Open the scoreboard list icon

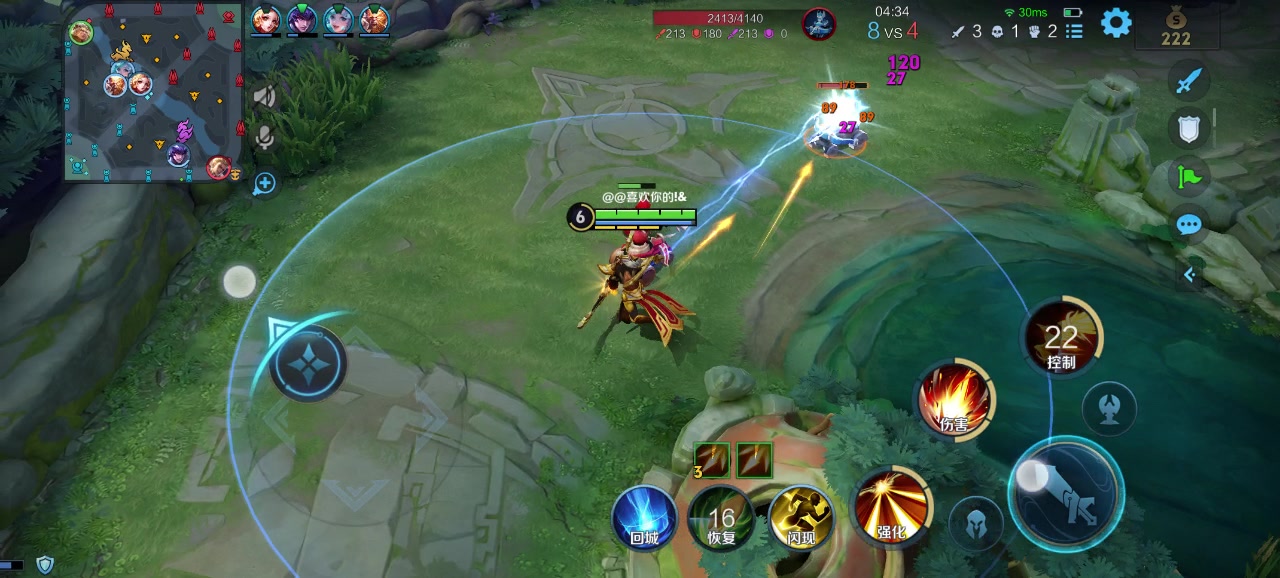(1075, 31)
